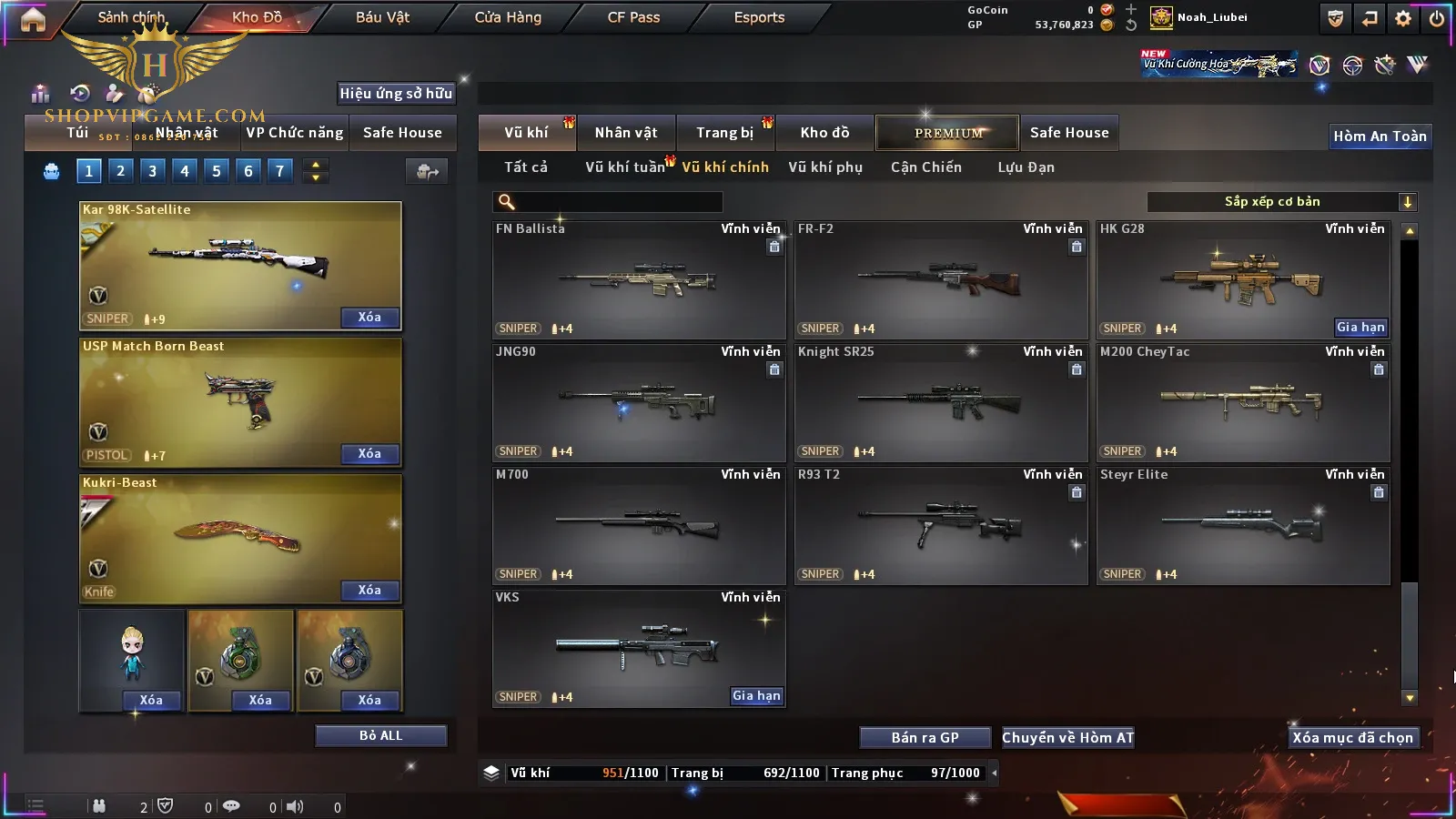Select bag preset number 3
This screenshot has width=1456, height=819.
(x=152, y=171)
